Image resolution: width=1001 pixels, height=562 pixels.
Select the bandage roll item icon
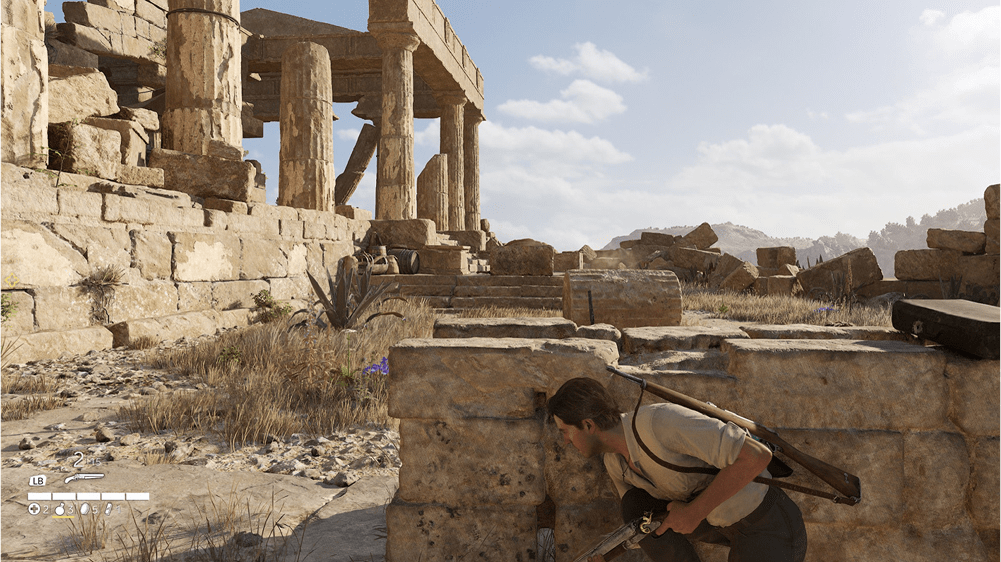[x=108, y=509]
